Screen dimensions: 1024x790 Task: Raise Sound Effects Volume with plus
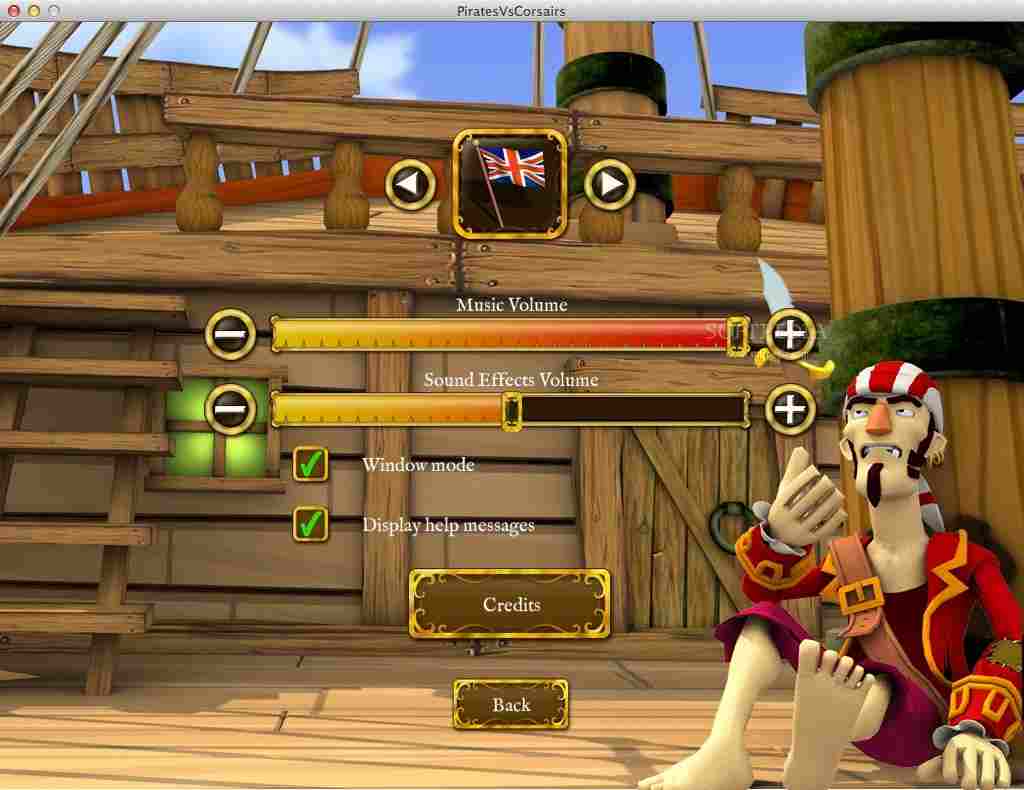[790, 409]
